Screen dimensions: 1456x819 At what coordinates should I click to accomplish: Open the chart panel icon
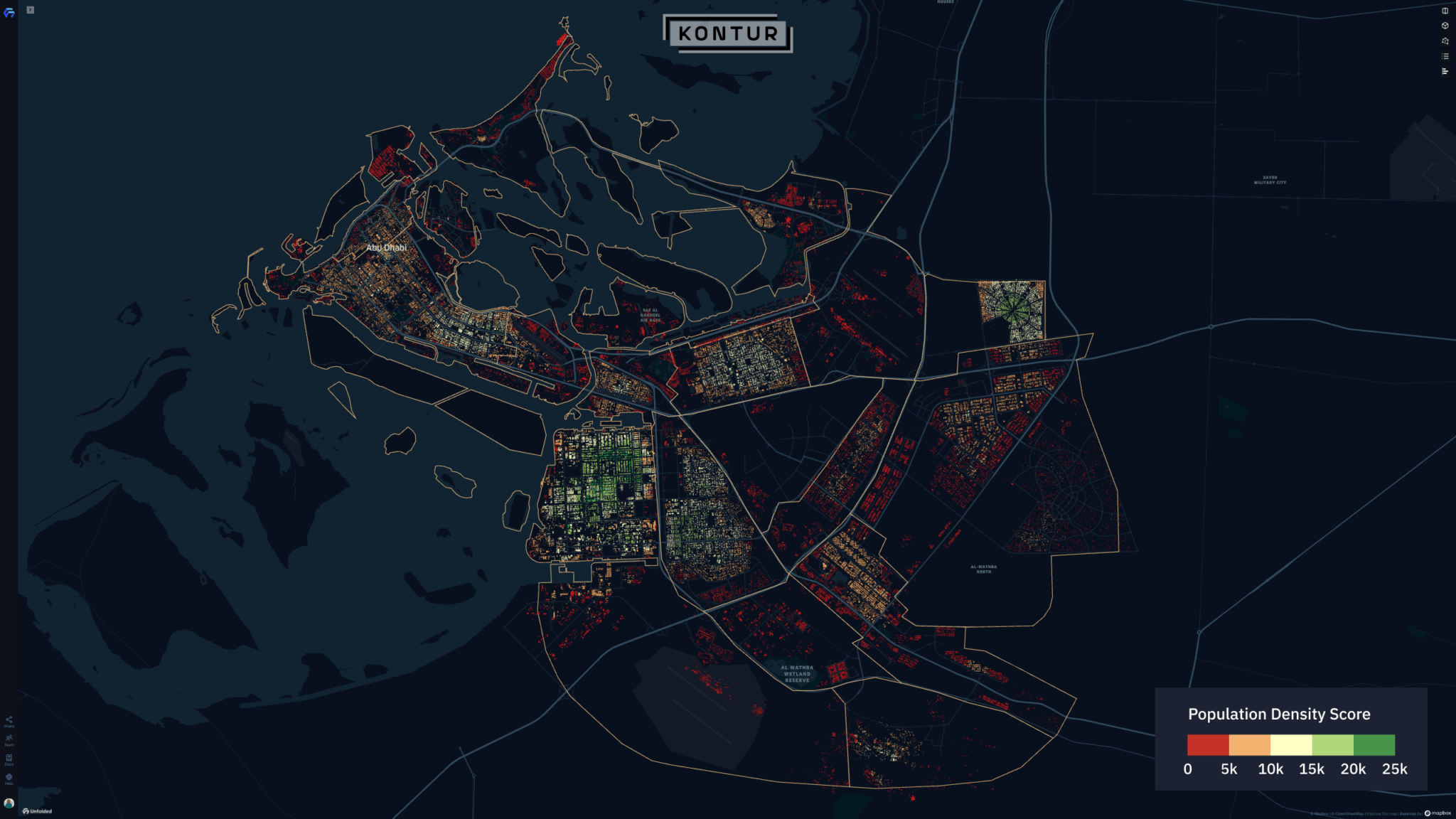pos(1445,71)
